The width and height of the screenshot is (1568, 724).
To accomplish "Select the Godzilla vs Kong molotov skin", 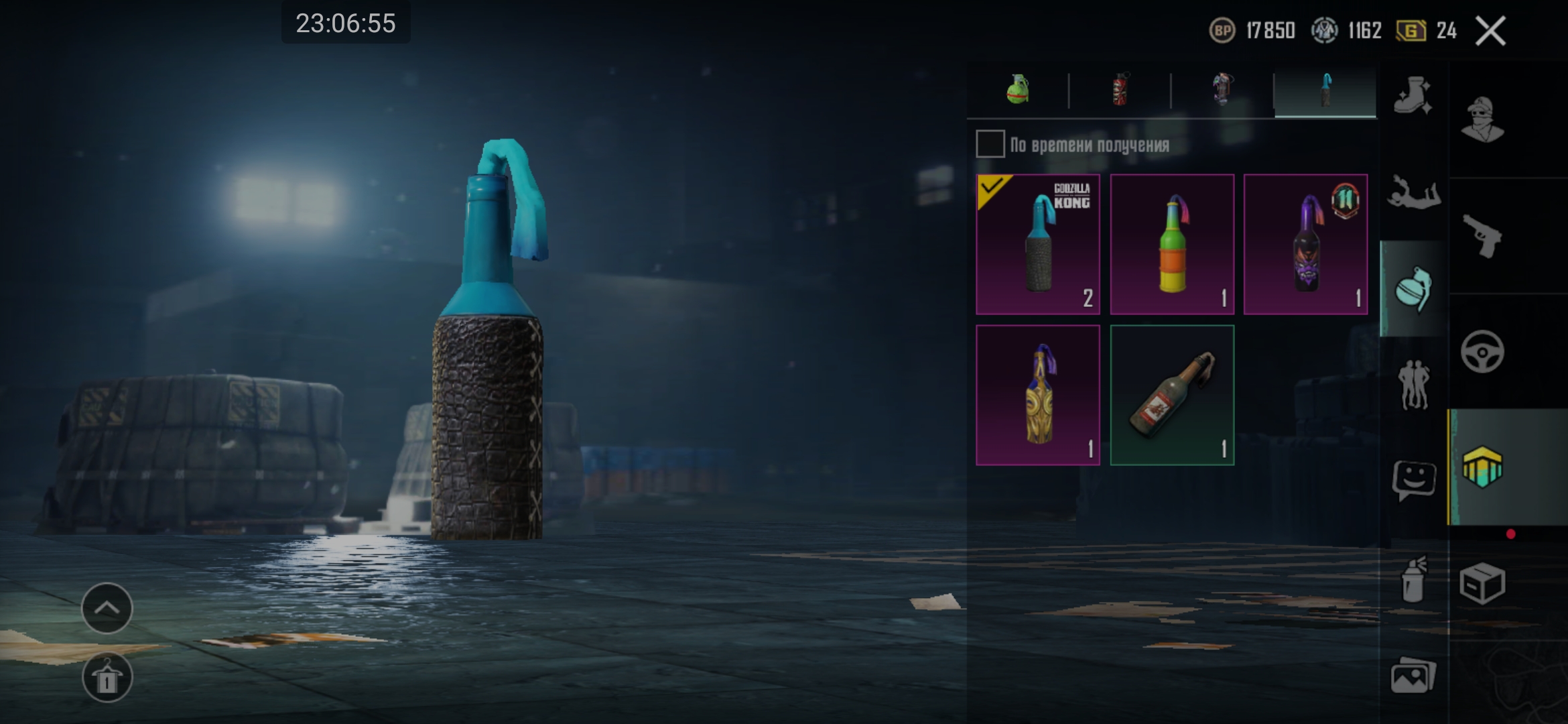I will coord(1038,245).
